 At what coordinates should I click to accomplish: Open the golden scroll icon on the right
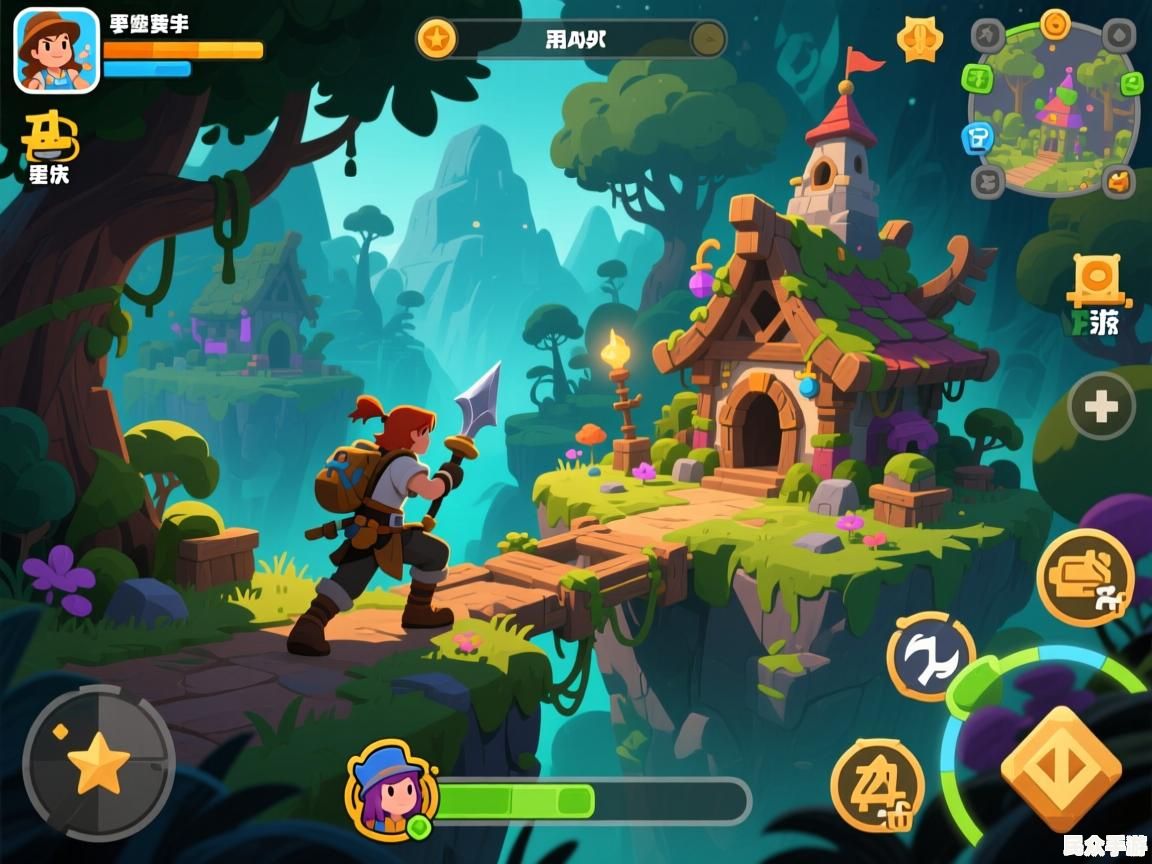coord(1097,280)
